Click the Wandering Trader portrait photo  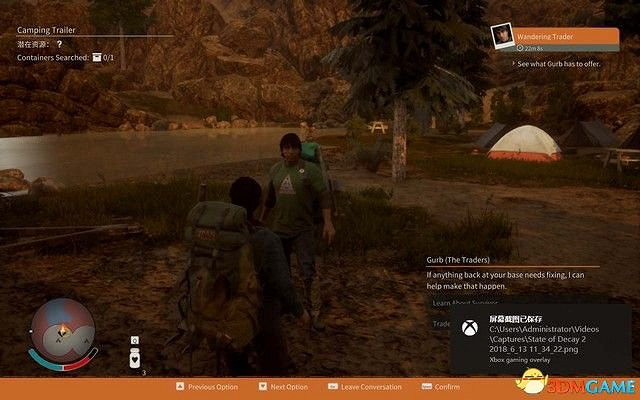point(501,37)
